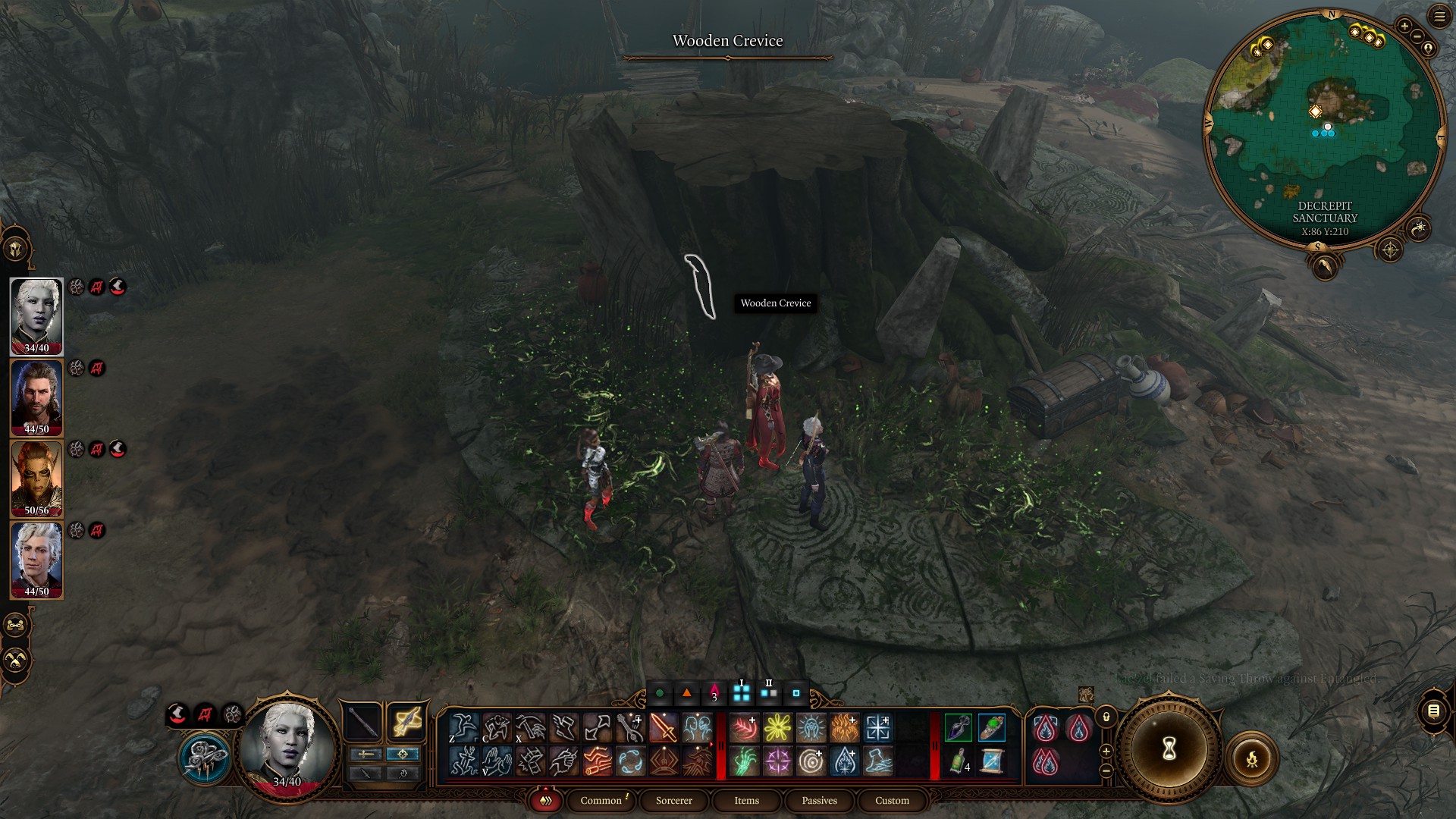This screenshot has width=1456, height=819.
Task: Toggle the hotbar lock padlock
Action: (1105, 718)
